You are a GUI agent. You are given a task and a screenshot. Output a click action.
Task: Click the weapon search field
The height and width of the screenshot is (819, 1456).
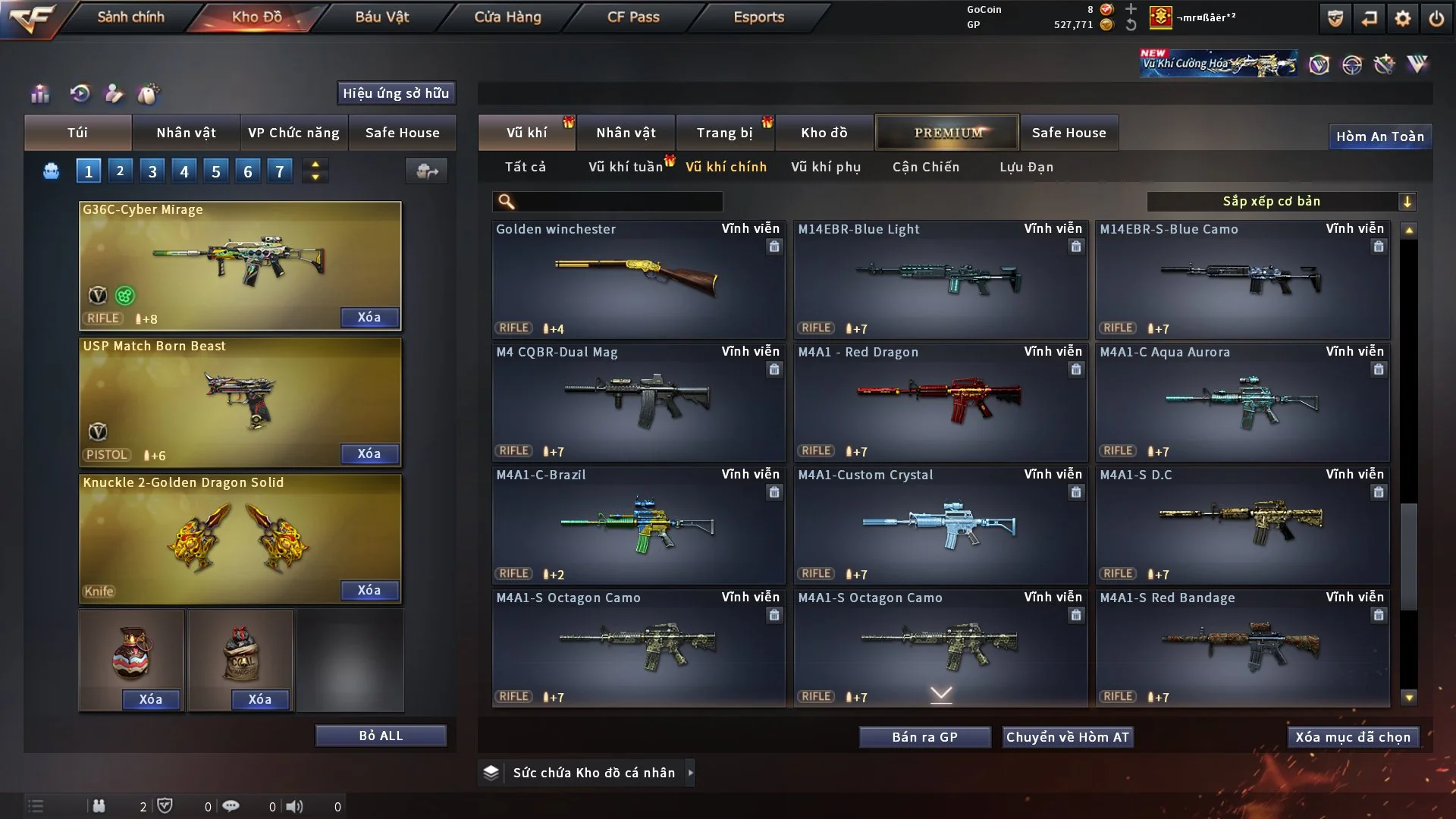(x=618, y=202)
